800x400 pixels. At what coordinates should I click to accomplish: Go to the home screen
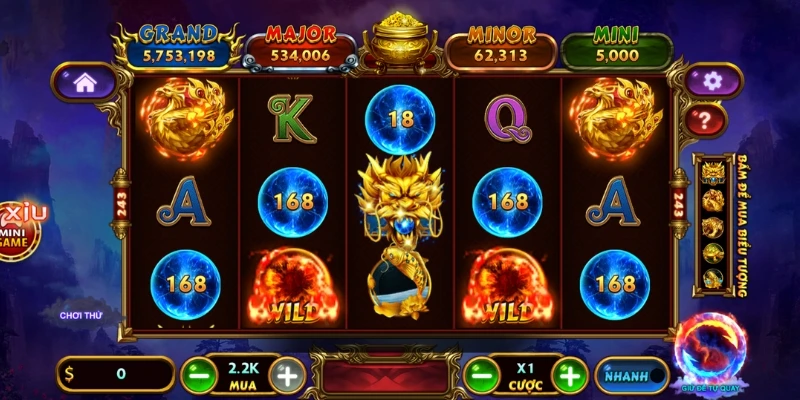[84, 84]
